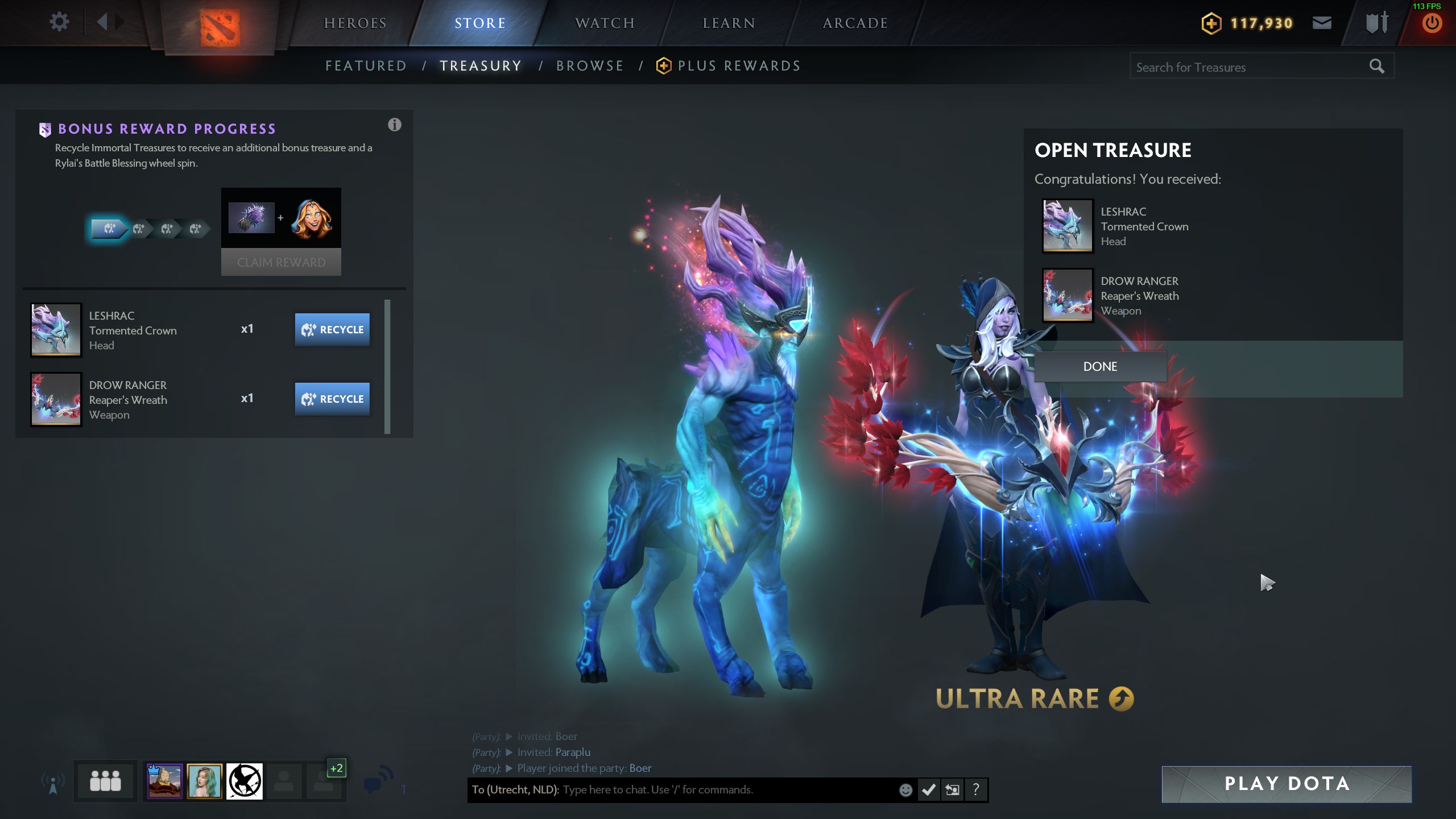Recycle the Drow Ranger Reaper's Wreath
Image resolution: width=1456 pixels, height=819 pixels.
coord(332,399)
